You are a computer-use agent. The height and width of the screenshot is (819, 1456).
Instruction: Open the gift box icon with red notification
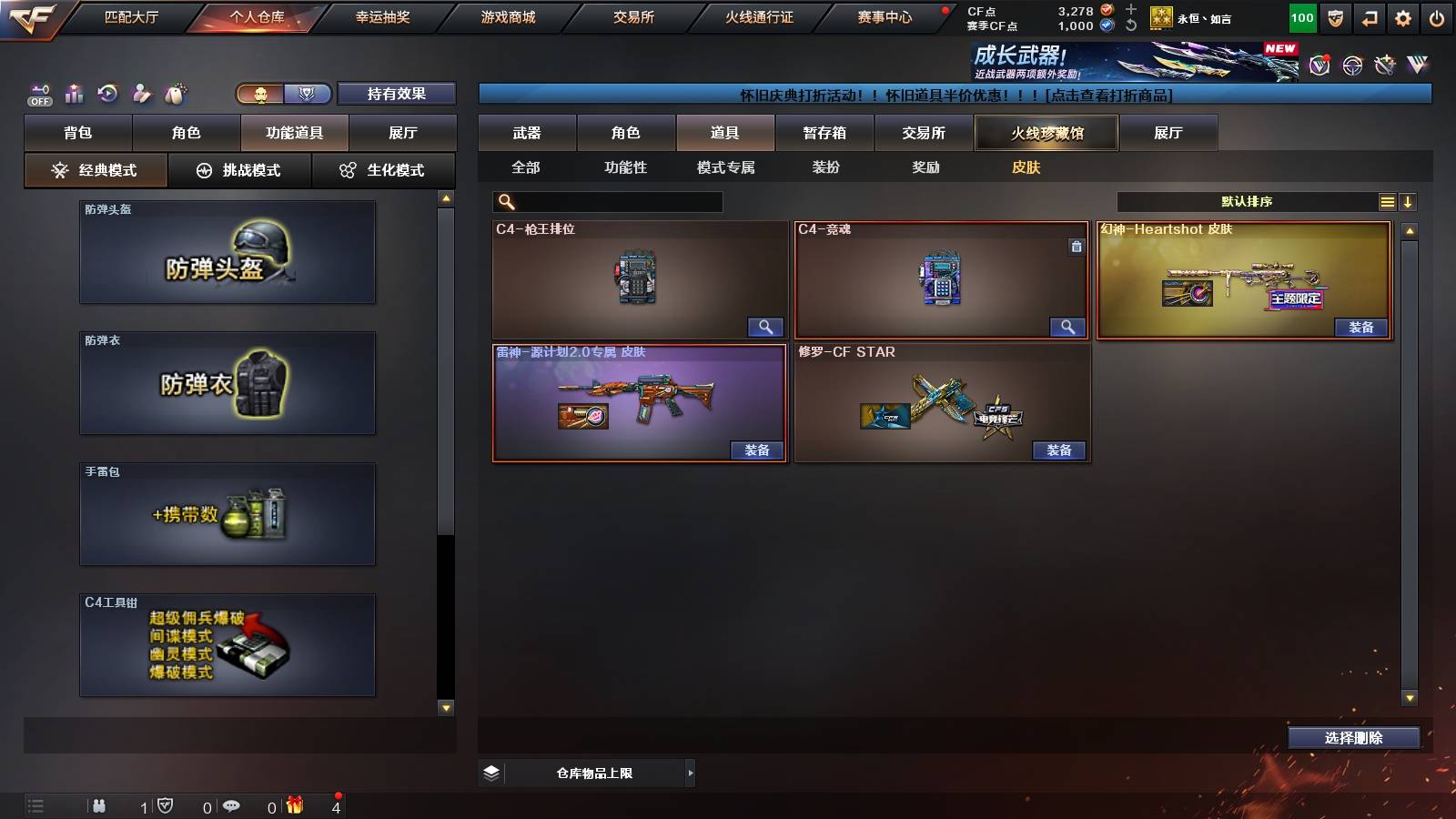(293, 805)
